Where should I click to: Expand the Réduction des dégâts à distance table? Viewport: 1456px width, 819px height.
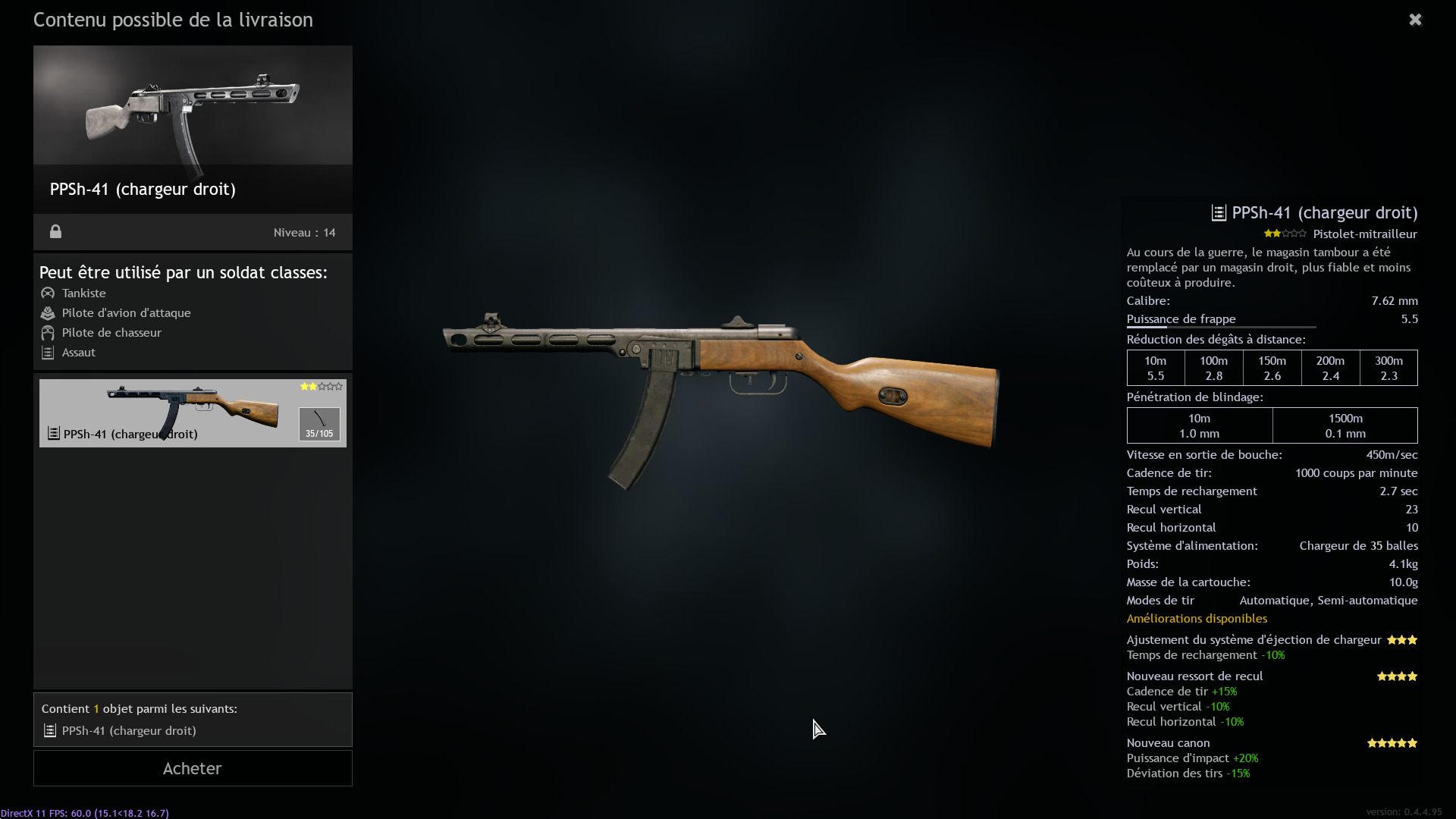pyautogui.click(x=1216, y=339)
